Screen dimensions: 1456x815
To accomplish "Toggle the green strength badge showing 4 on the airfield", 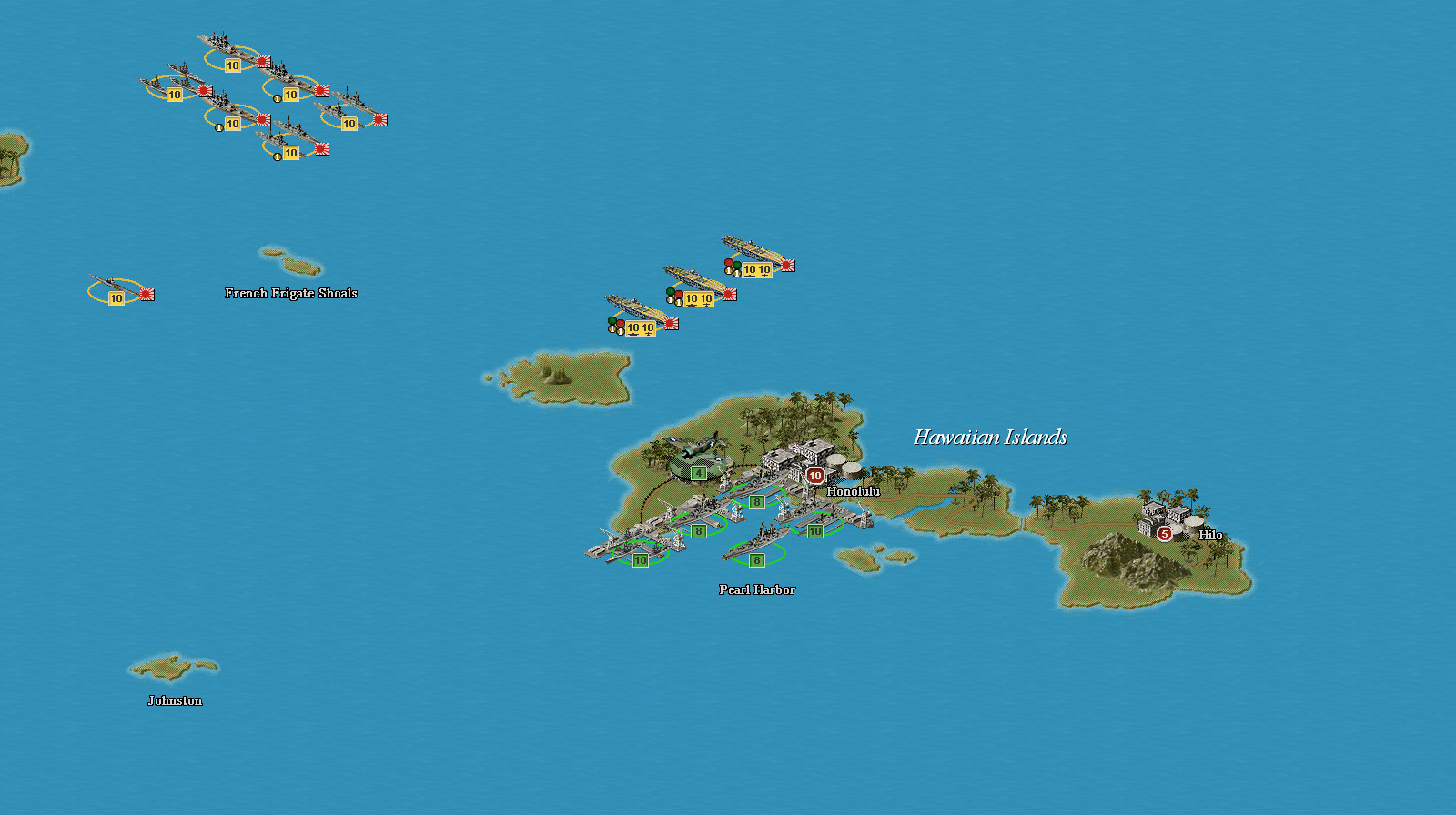I will point(697,473).
